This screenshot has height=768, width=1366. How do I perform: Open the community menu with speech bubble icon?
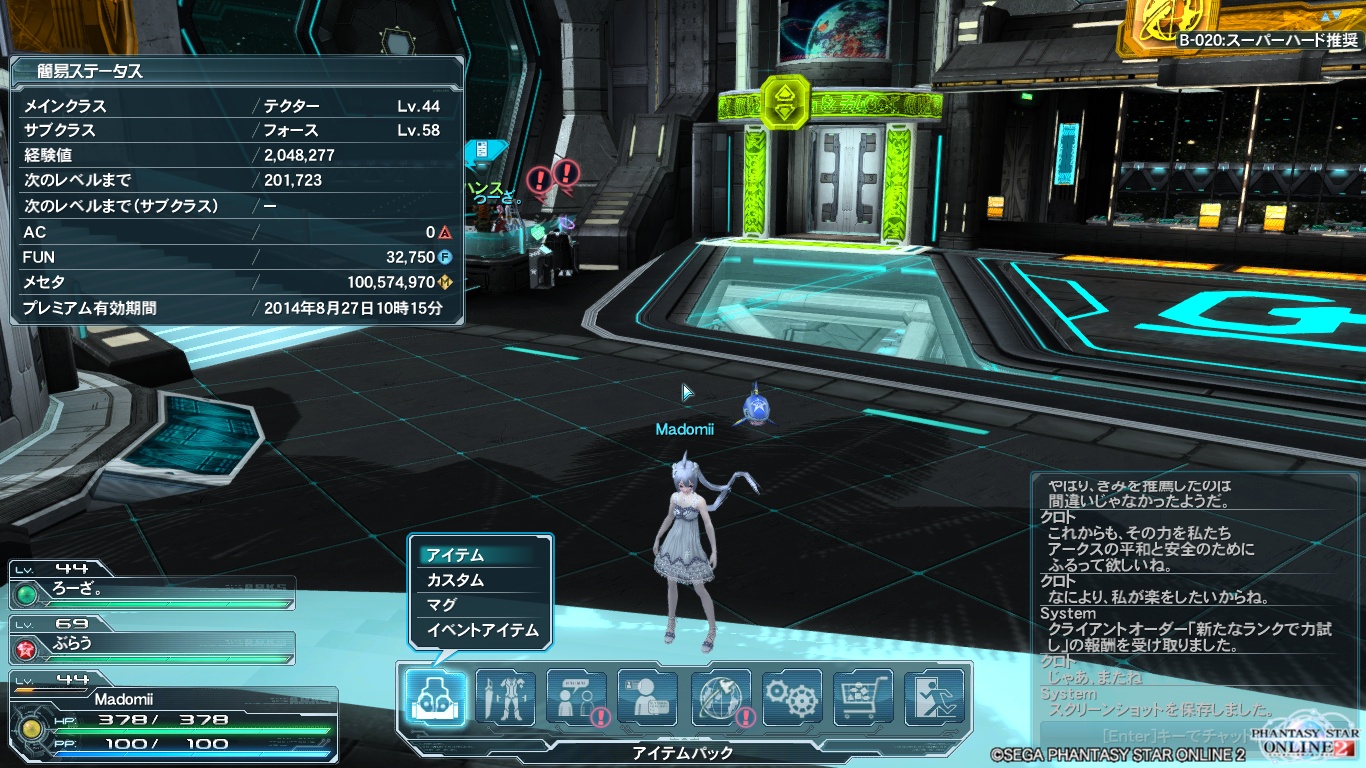click(577, 697)
